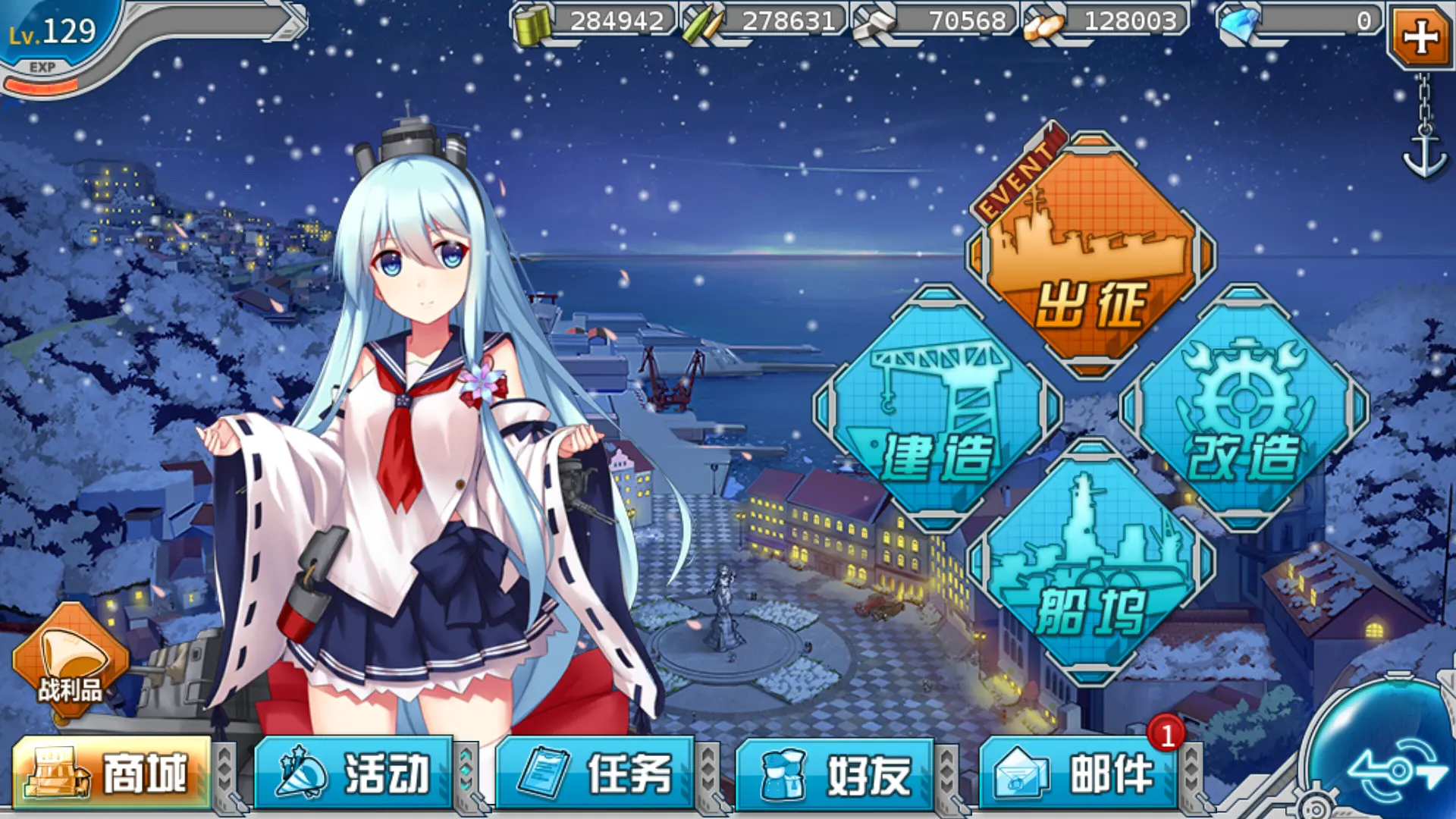Open the 建造 construction menu

coord(937,409)
